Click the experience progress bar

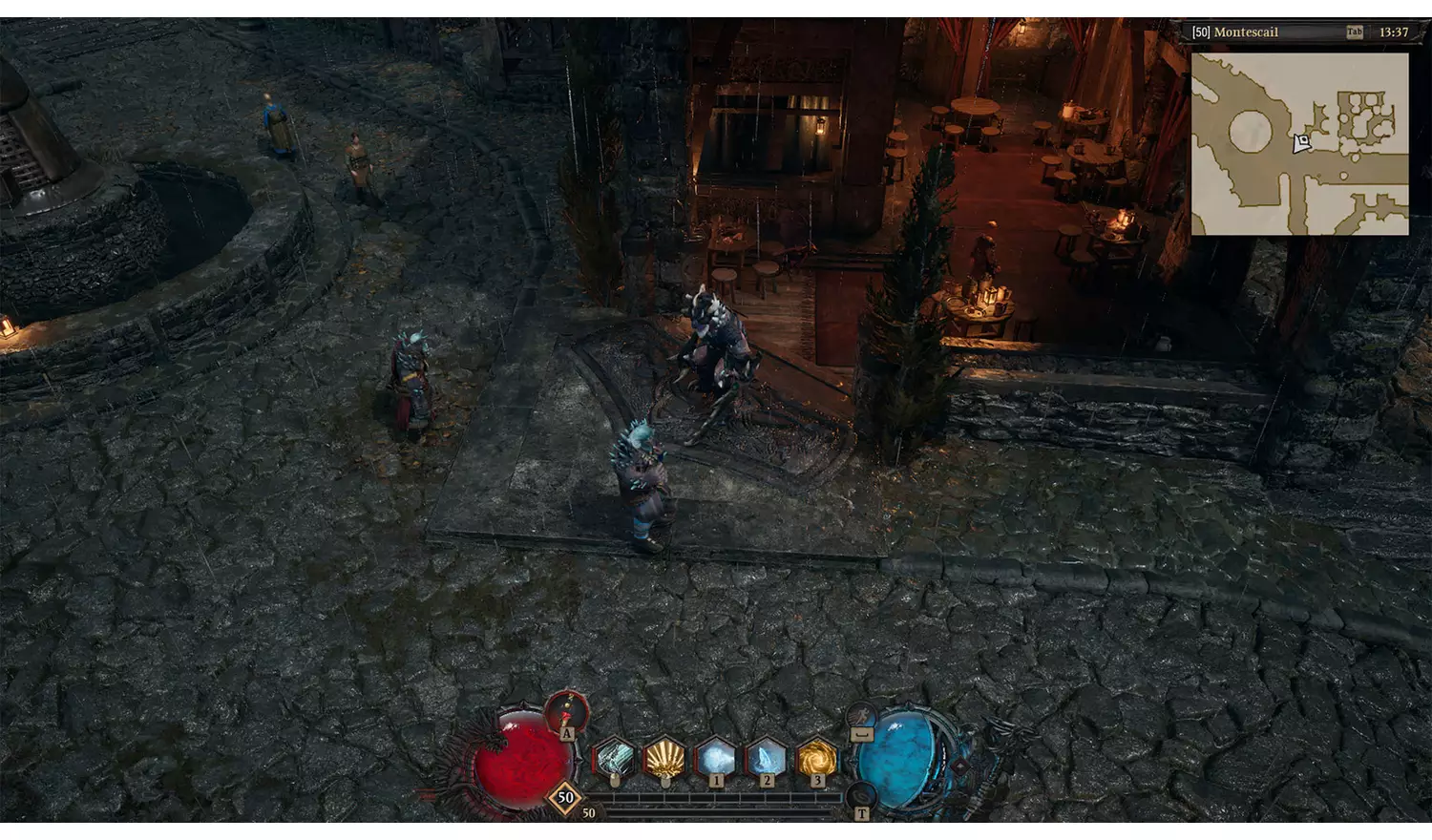(726, 799)
